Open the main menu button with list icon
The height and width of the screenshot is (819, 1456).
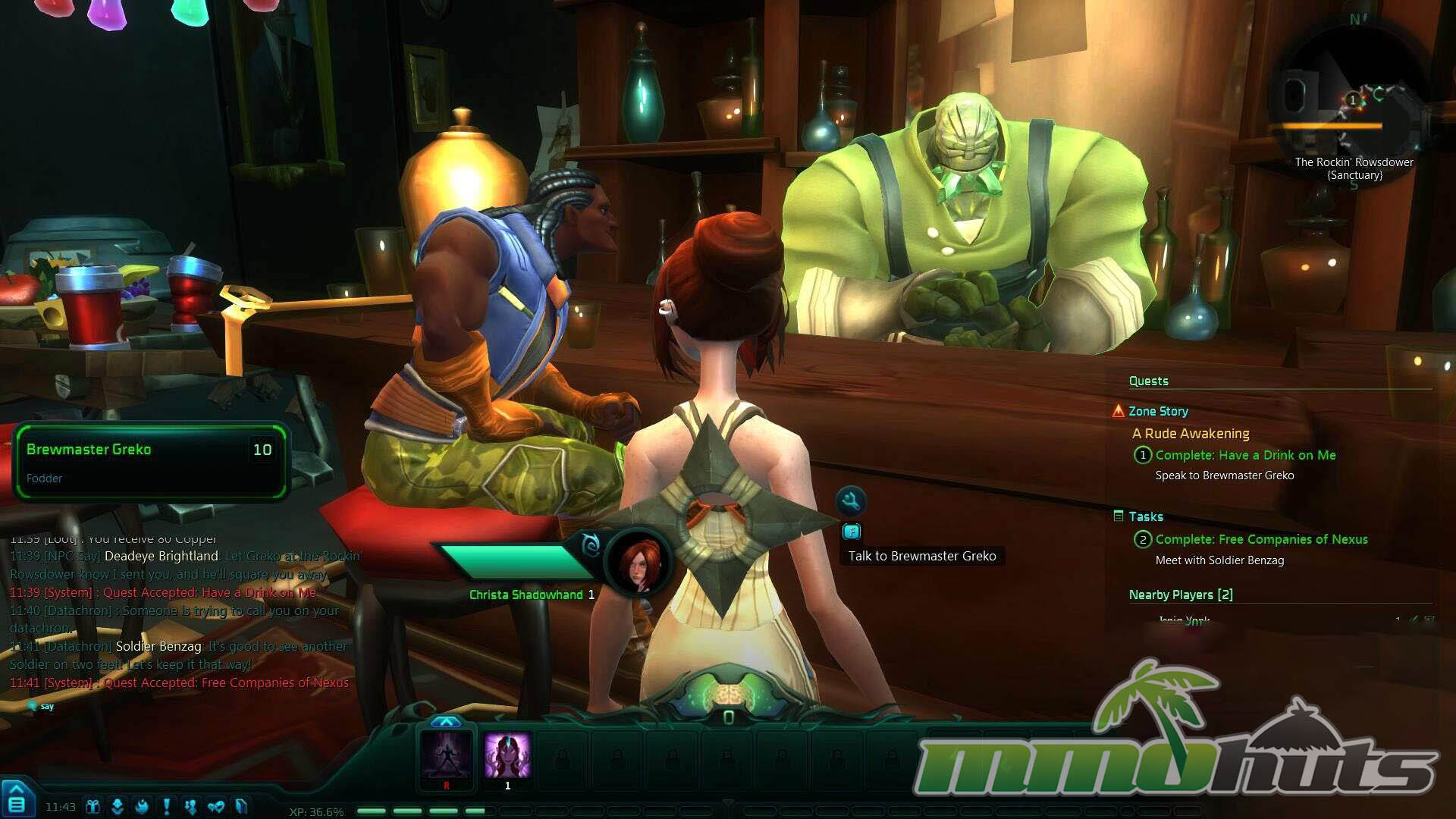coord(17,802)
